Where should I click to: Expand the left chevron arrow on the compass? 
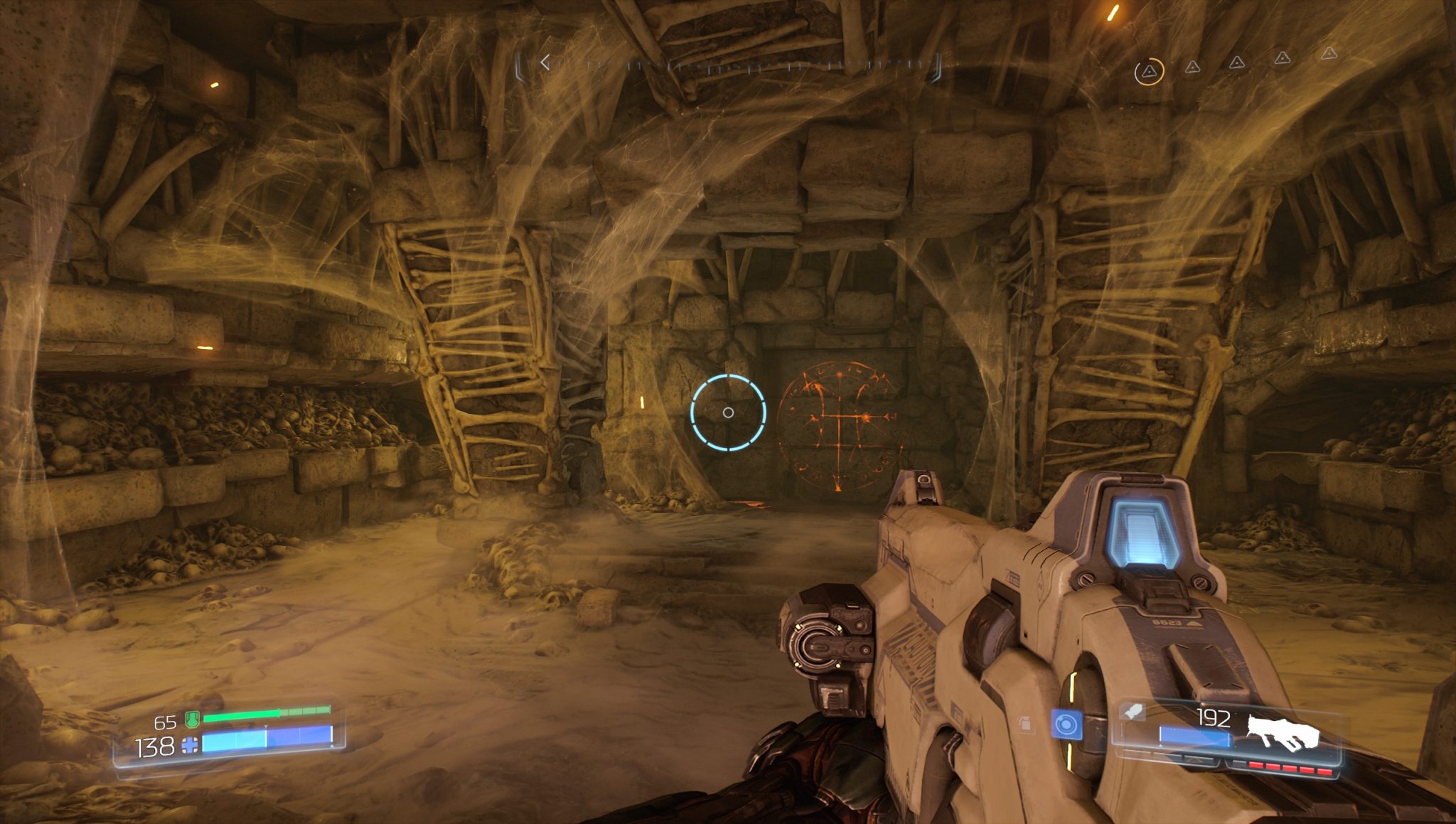[x=547, y=64]
